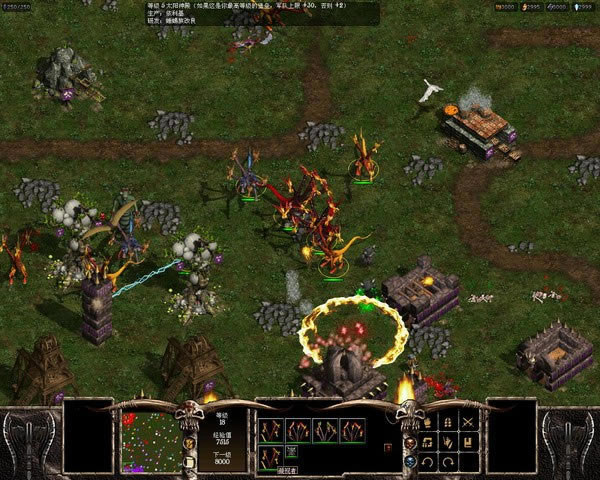
Task: Open the scroll button beside the minimap
Action: tap(188, 461)
